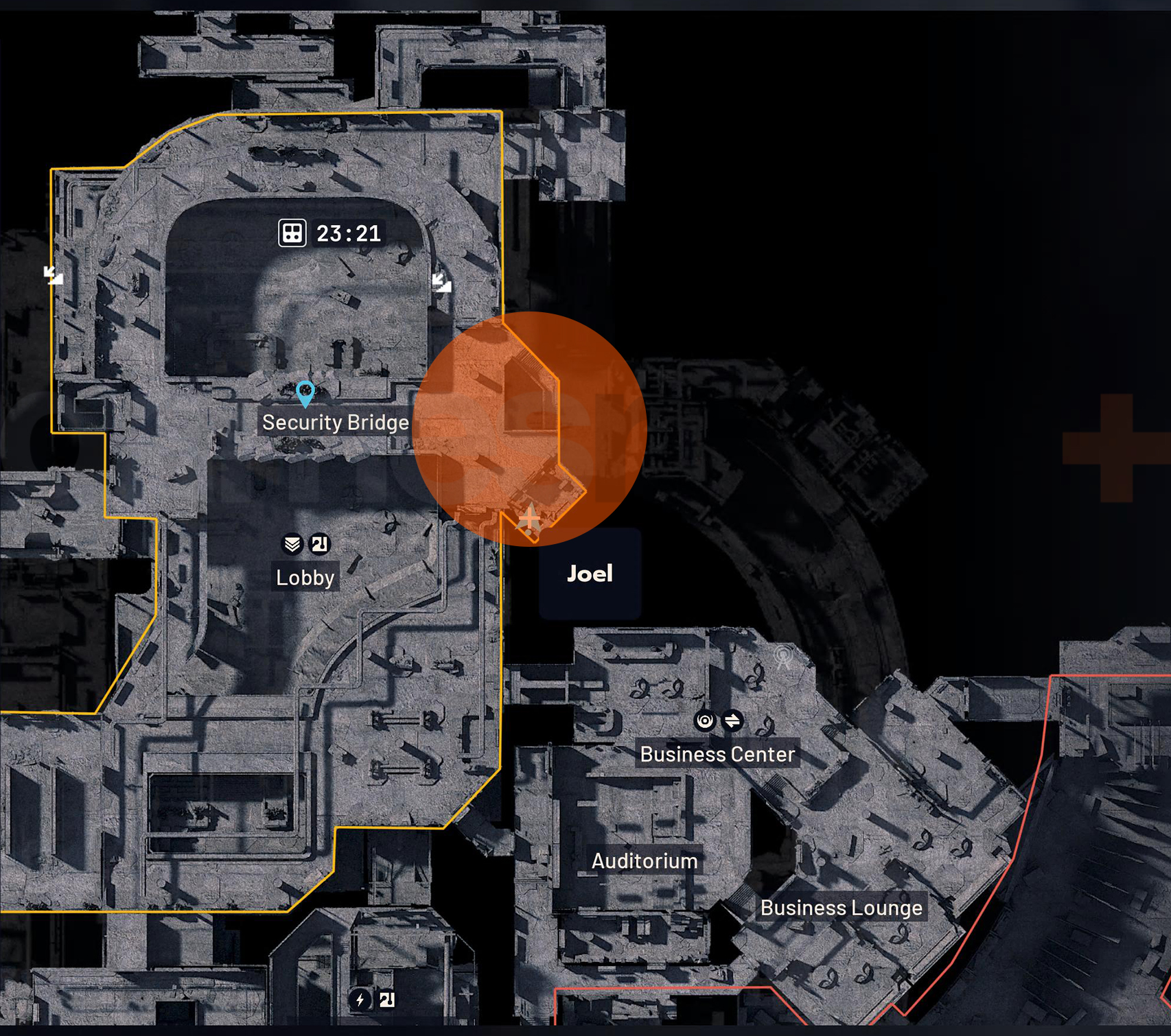Click the circuit board icon next to Lobby
This screenshot has height=1036, width=1171.
[x=320, y=543]
